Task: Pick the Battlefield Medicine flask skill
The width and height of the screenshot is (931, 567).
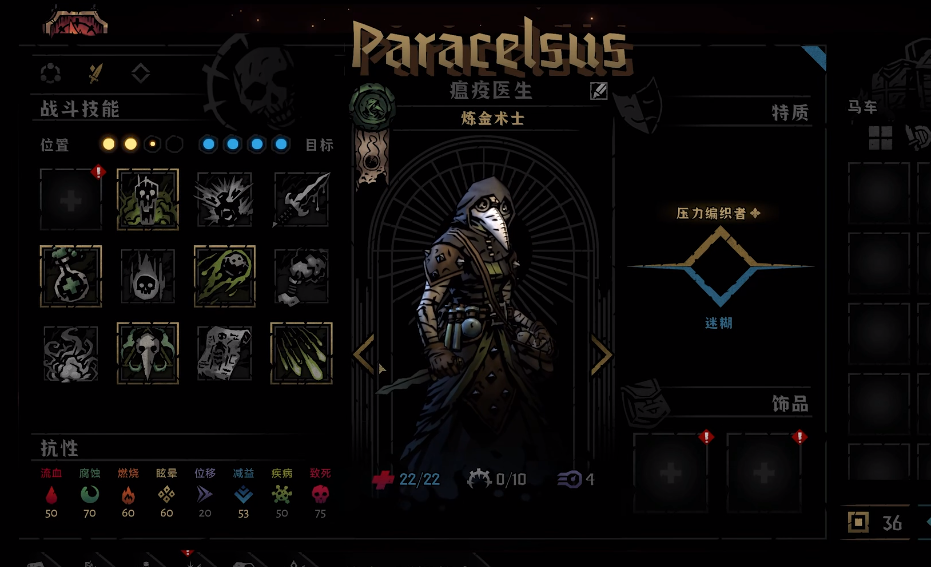Action: pyautogui.click(x=70, y=276)
